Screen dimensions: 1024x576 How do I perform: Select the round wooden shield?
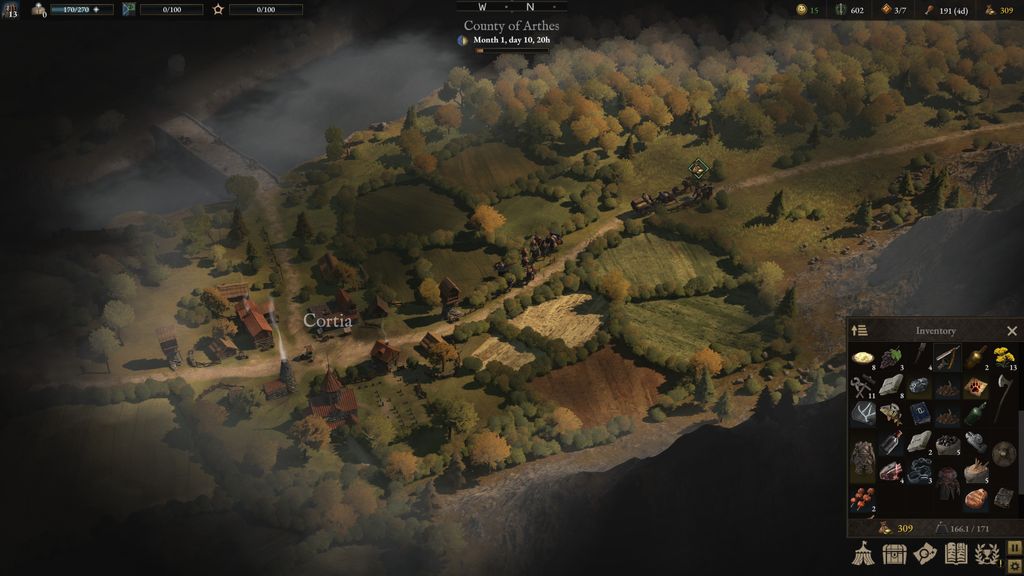(x=1003, y=453)
